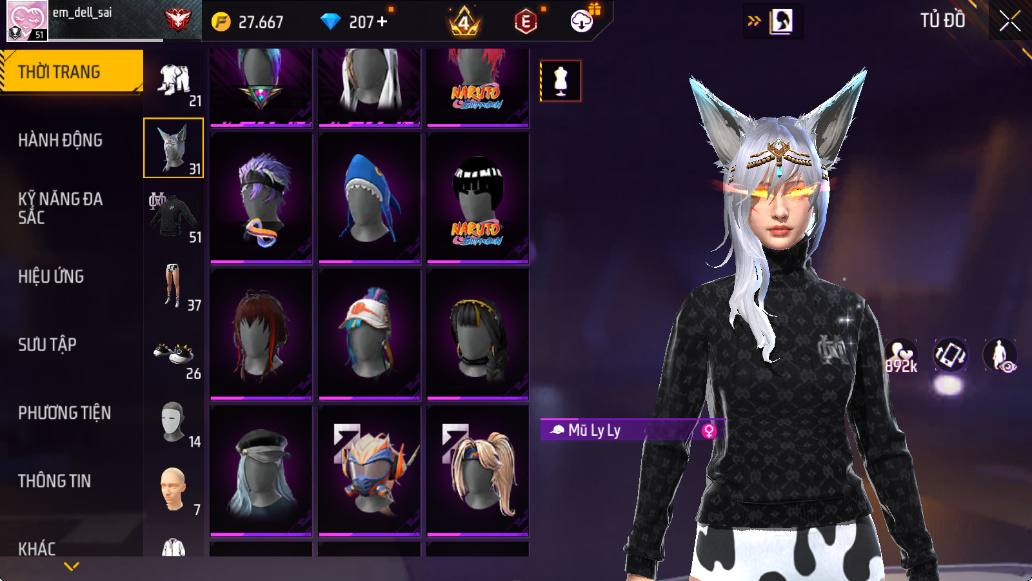Equip the black beret with silver hair
The image size is (1032, 581).
pos(263,468)
